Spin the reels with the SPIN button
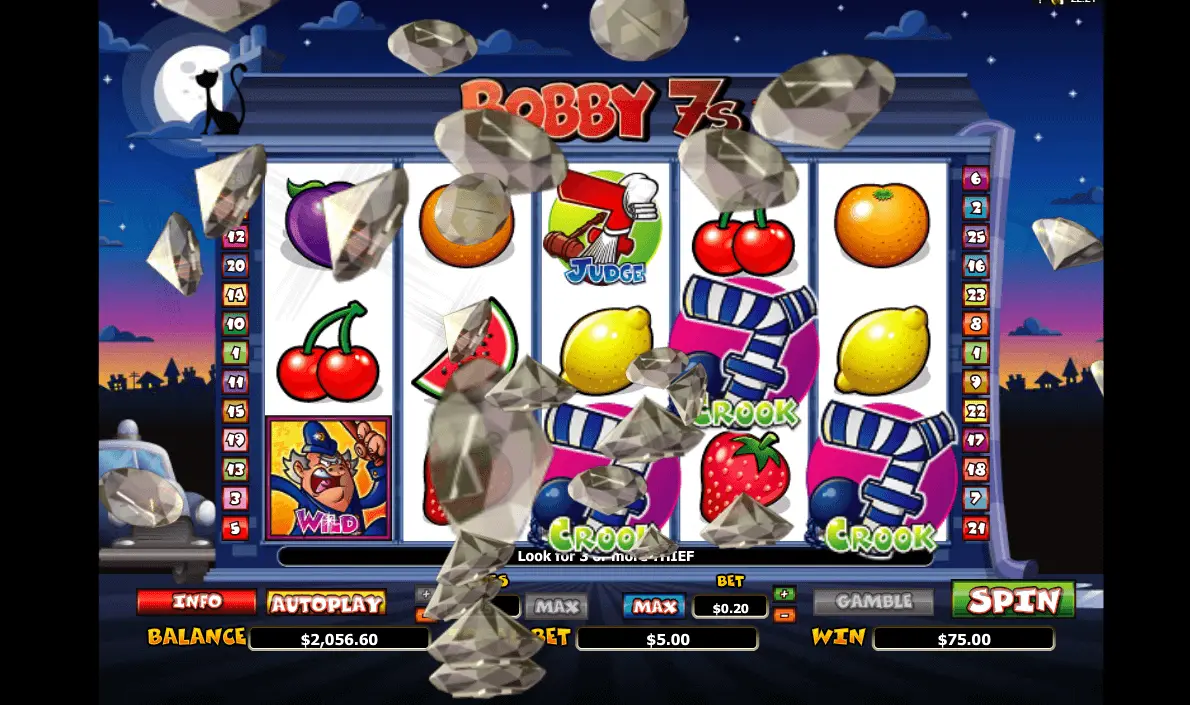Viewport: 1190px width, 705px height. click(x=1012, y=600)
